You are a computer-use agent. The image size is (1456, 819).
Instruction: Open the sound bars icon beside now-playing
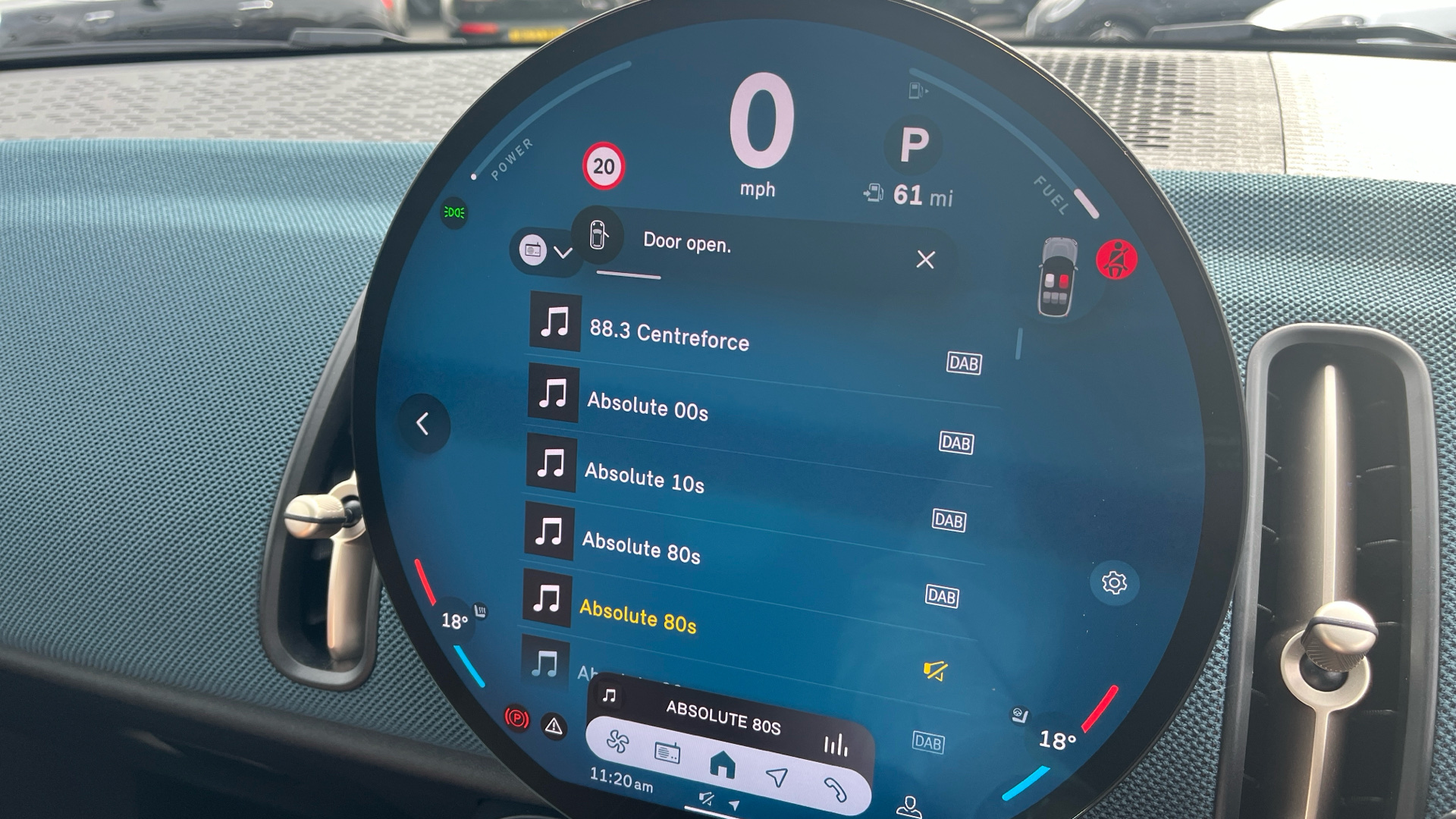(836, 745)
